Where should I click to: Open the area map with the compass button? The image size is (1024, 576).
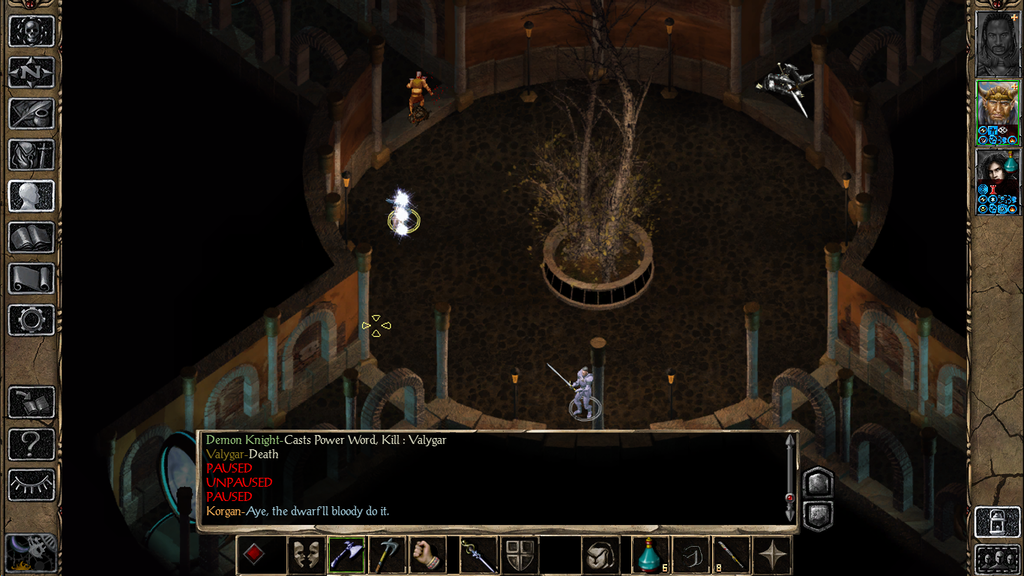[x=31, y=72]
